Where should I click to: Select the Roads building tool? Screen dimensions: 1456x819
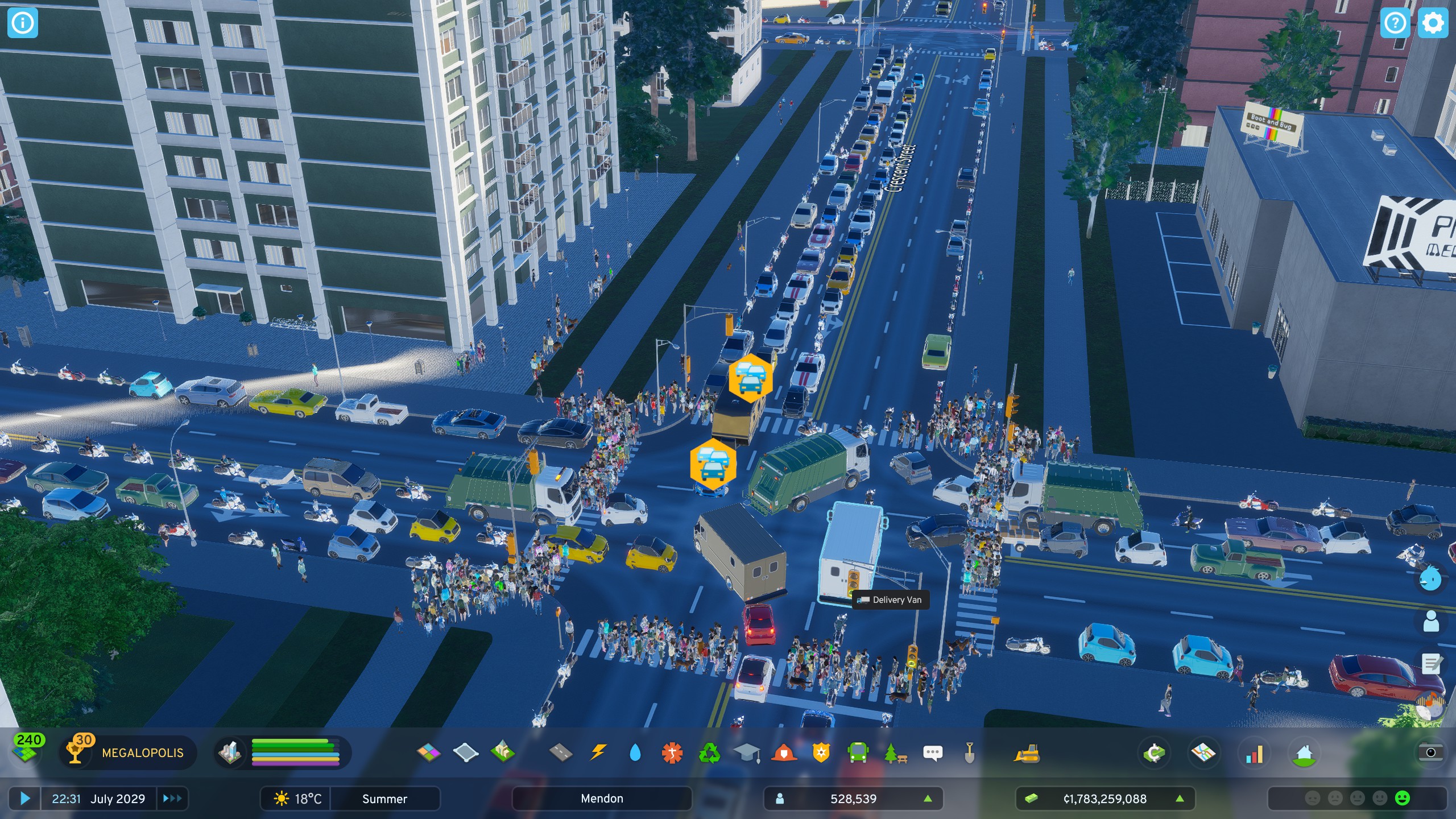pyautogui.click(x=560, y=752)
